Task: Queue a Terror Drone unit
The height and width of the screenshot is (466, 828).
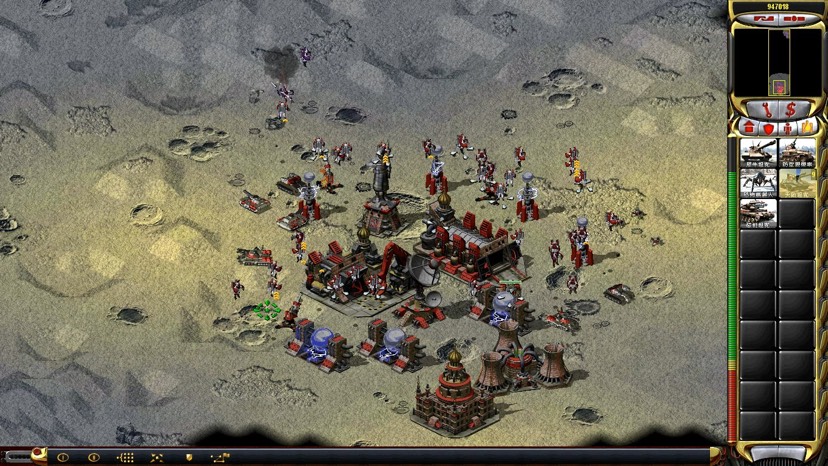Action: pos(758,184)
